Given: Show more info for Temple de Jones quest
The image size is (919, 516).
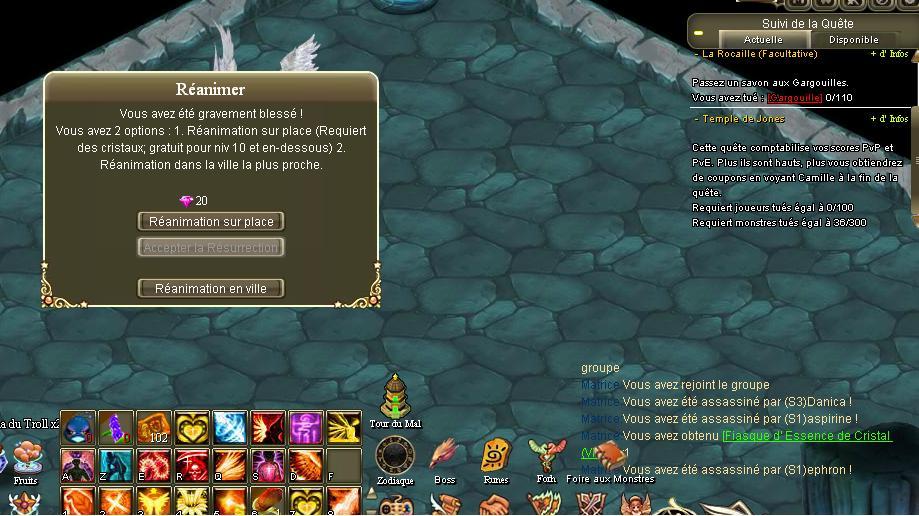Looking at the screenshot, I should tap(888, 119).
